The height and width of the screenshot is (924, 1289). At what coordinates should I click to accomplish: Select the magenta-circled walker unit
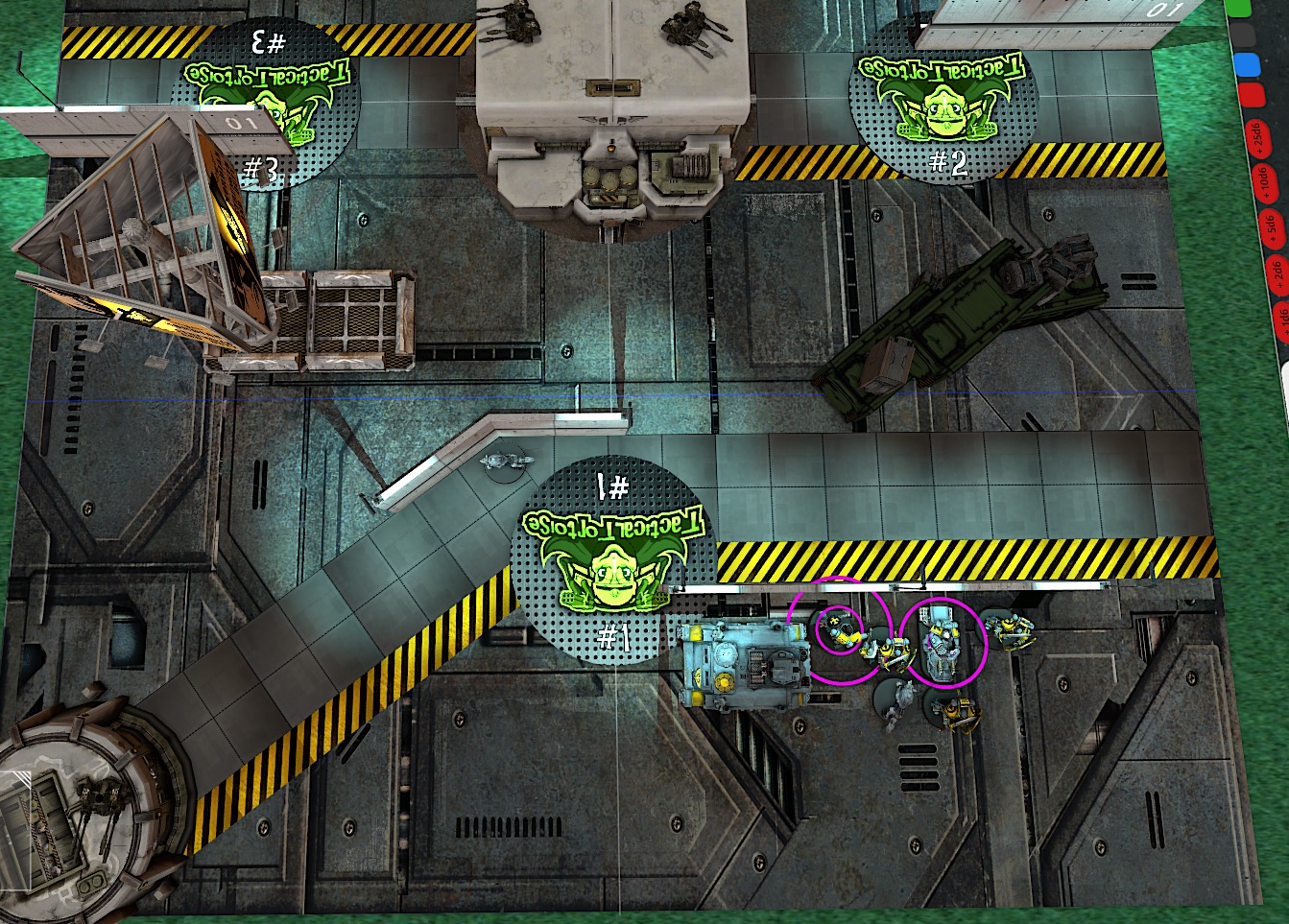pos(942,641)
